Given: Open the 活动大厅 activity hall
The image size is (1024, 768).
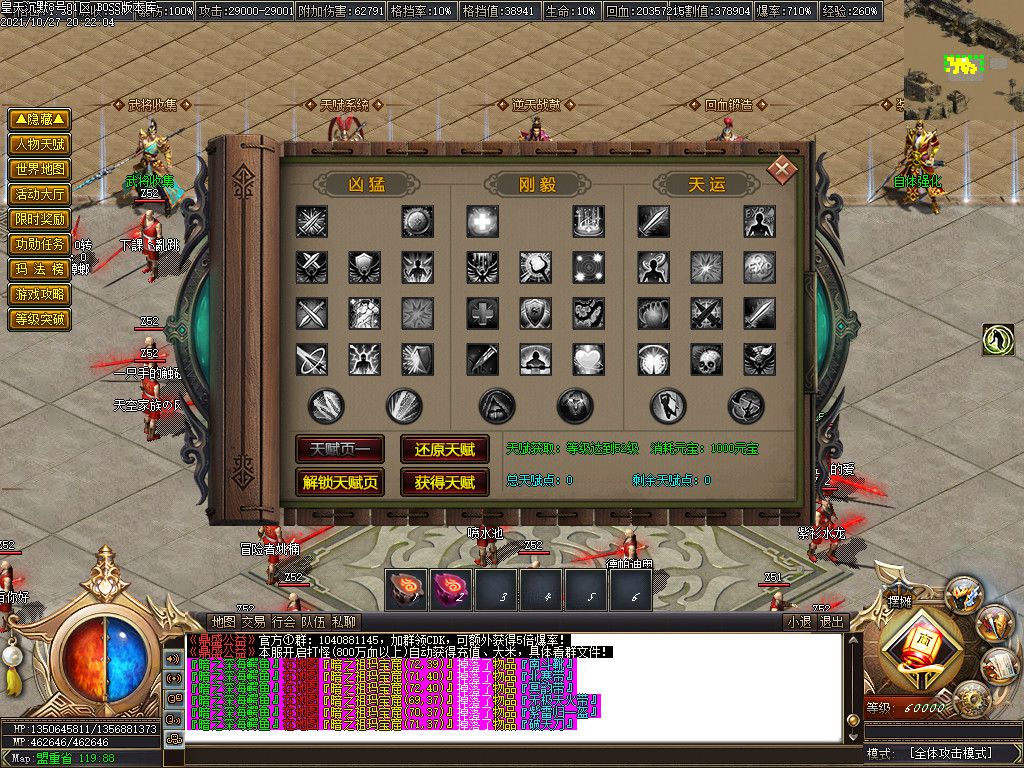Looking at the screenshot, I should click(x=40, y=194).
